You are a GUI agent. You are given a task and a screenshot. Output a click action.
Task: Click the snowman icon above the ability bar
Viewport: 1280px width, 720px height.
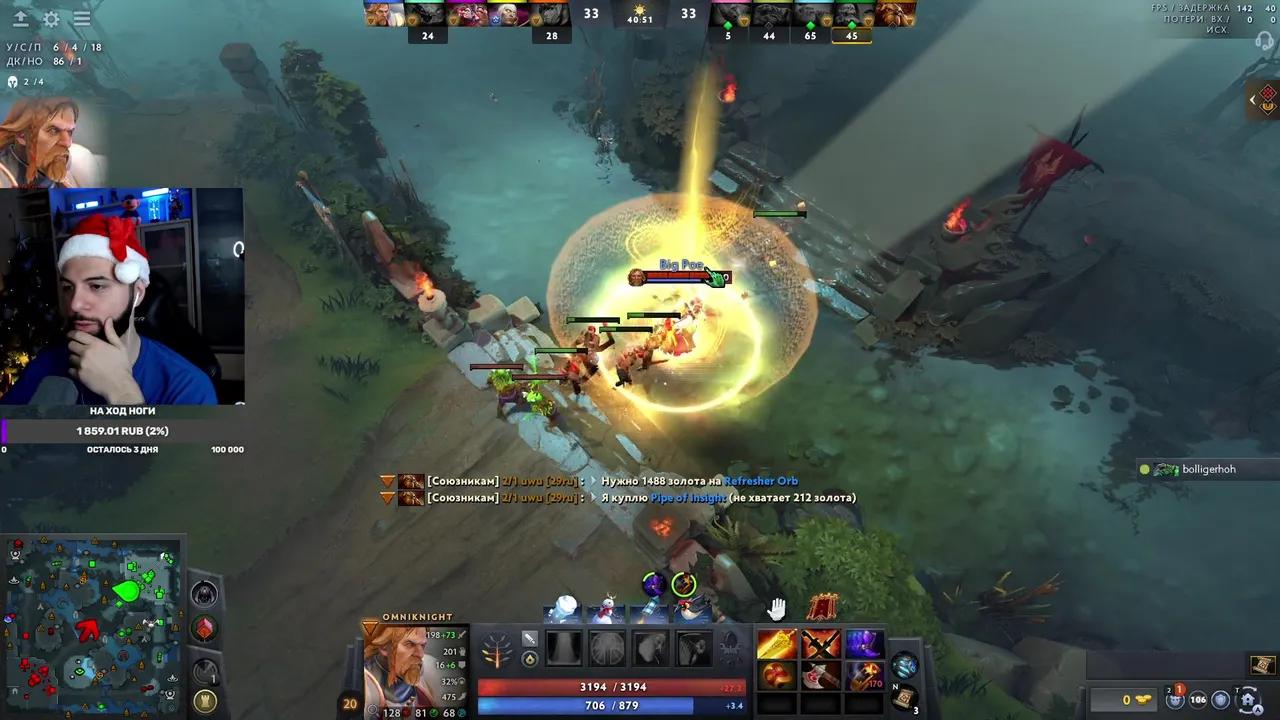[x=606, y=607]
